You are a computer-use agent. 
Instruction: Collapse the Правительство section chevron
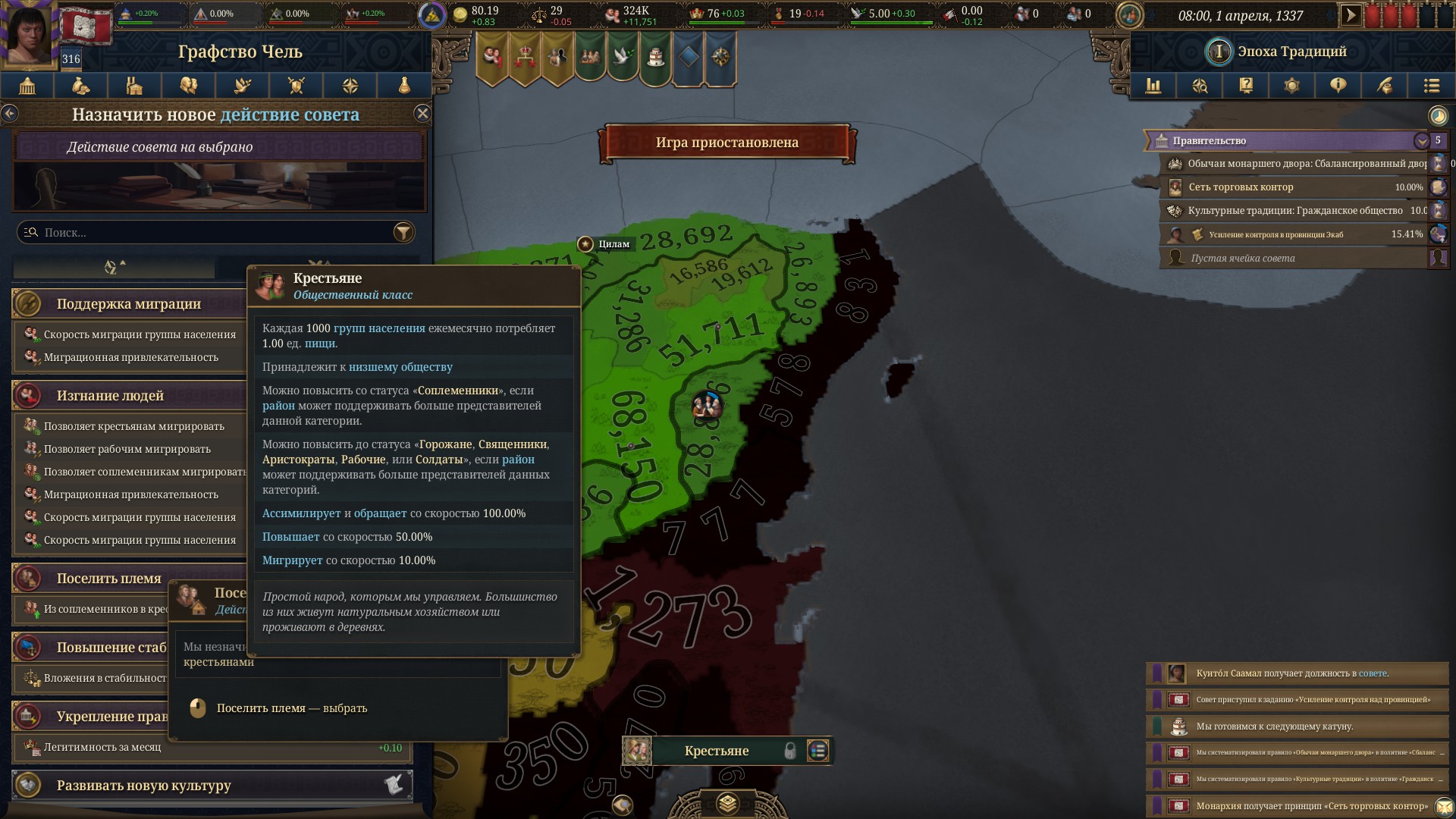click(1423, 140)
